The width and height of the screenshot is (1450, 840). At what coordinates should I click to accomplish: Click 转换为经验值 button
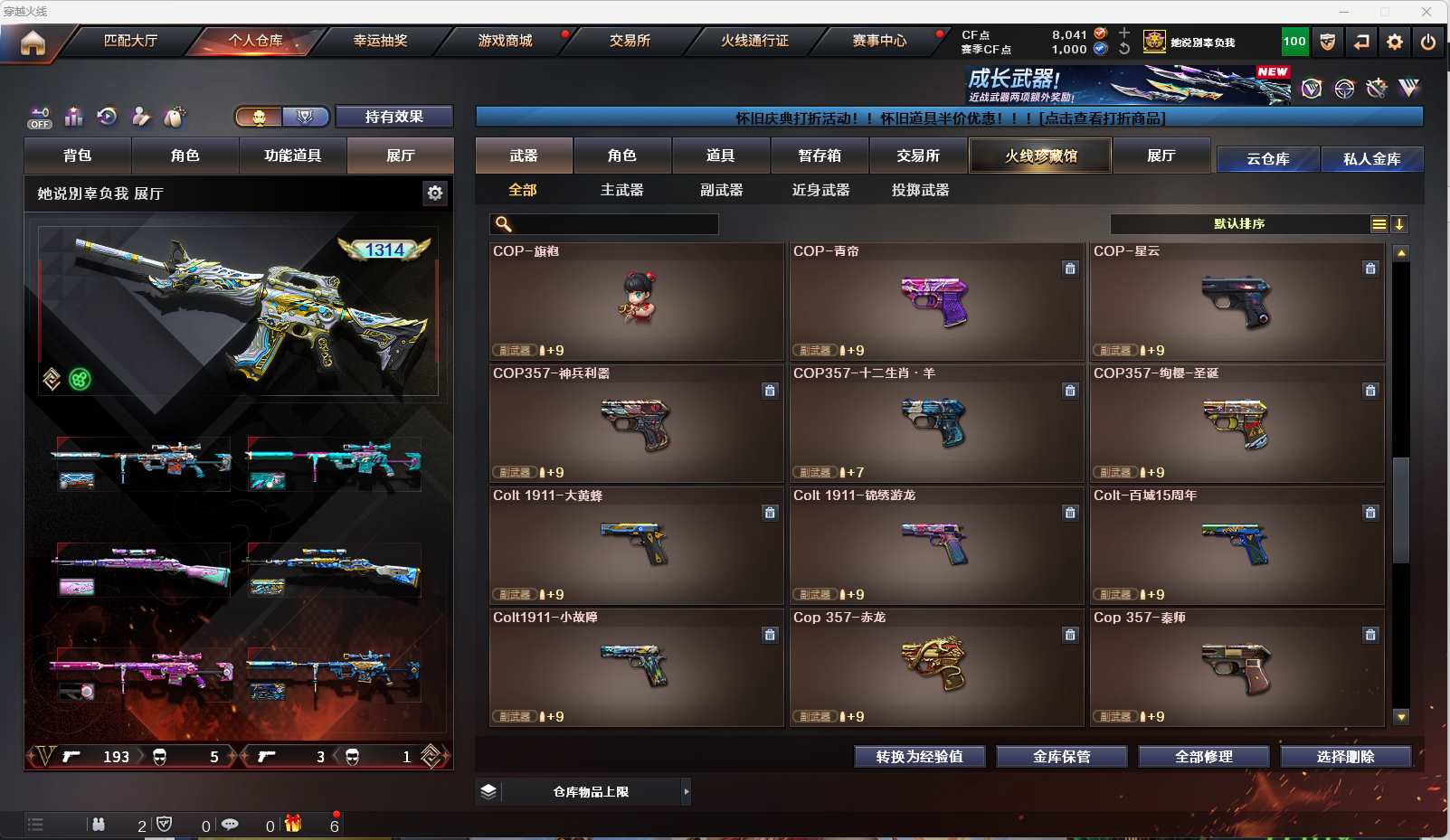pos(919,757)
